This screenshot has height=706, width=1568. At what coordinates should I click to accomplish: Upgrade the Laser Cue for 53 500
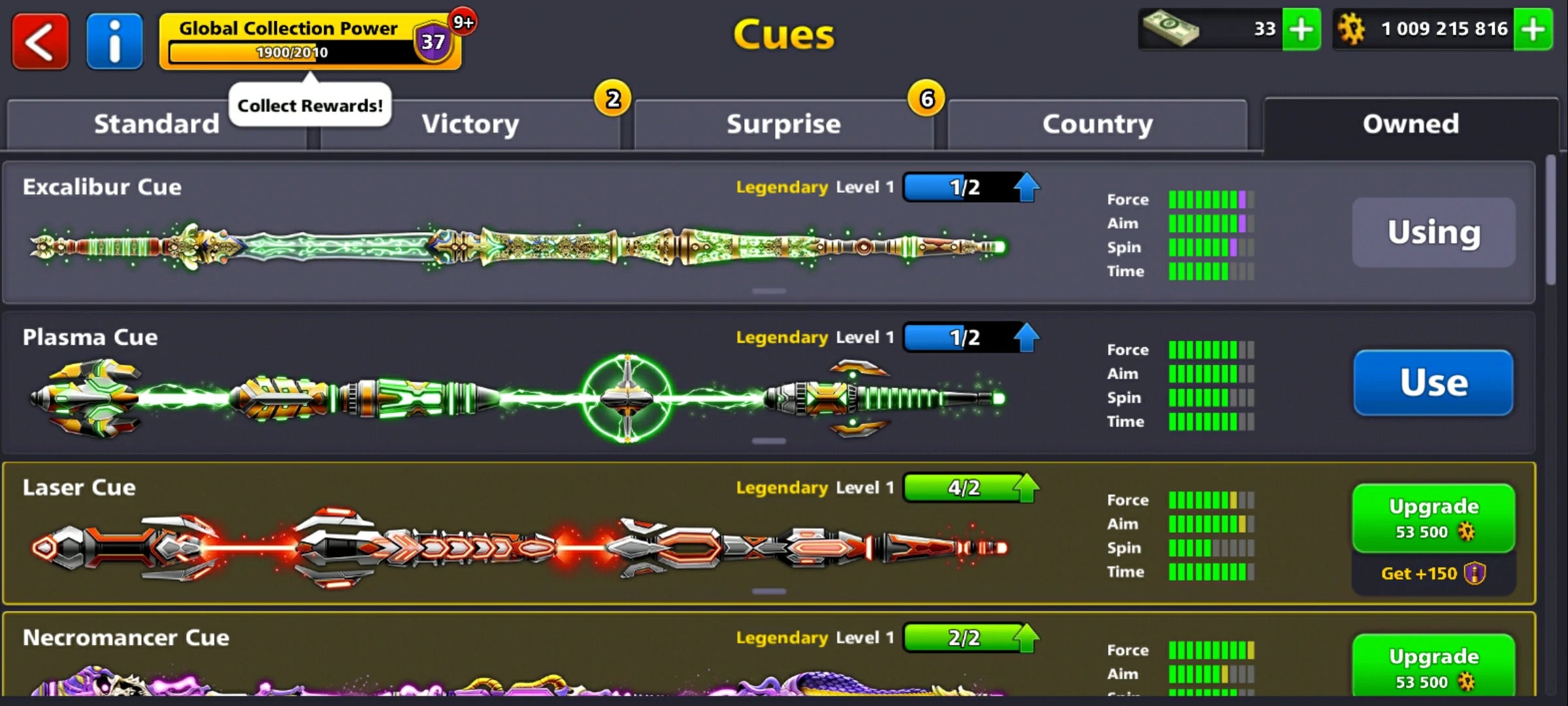point(1433,517)
